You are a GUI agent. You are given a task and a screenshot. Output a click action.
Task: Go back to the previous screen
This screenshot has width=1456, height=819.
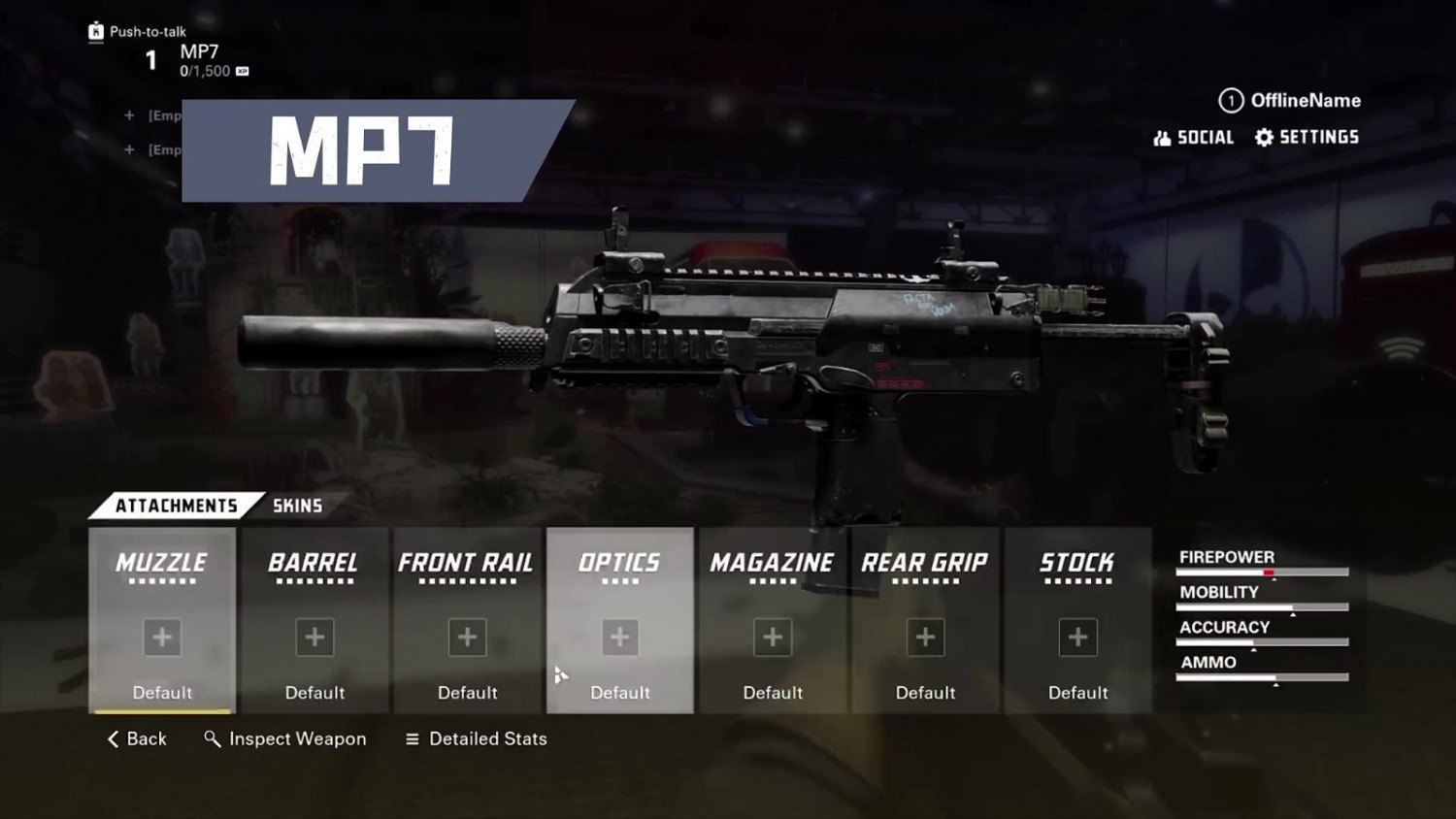point(137,739)
